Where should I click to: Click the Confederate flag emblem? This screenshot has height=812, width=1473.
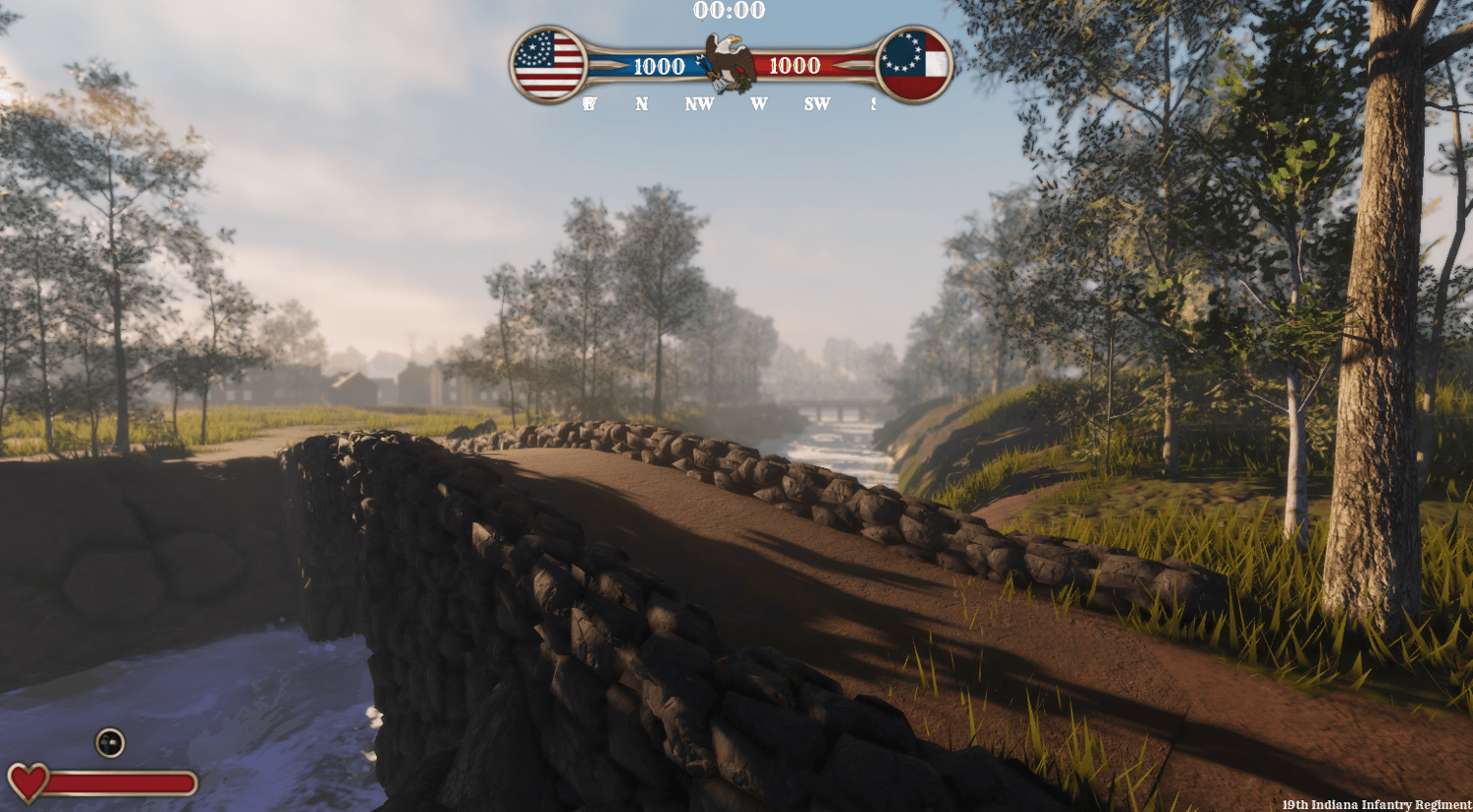pyautogui.click(x=914, y=65)
